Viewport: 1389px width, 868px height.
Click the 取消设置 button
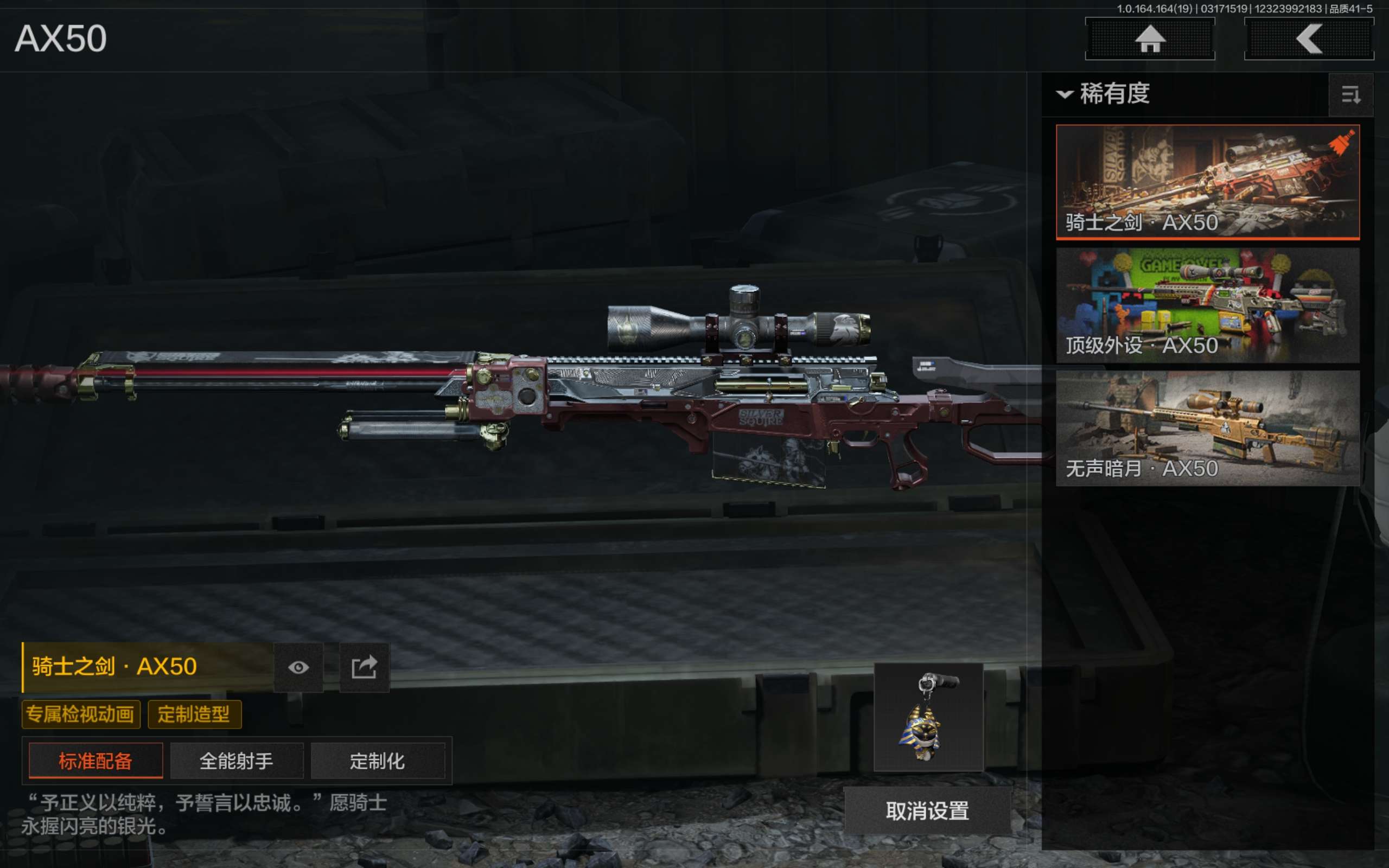click(x=927, y=810)
